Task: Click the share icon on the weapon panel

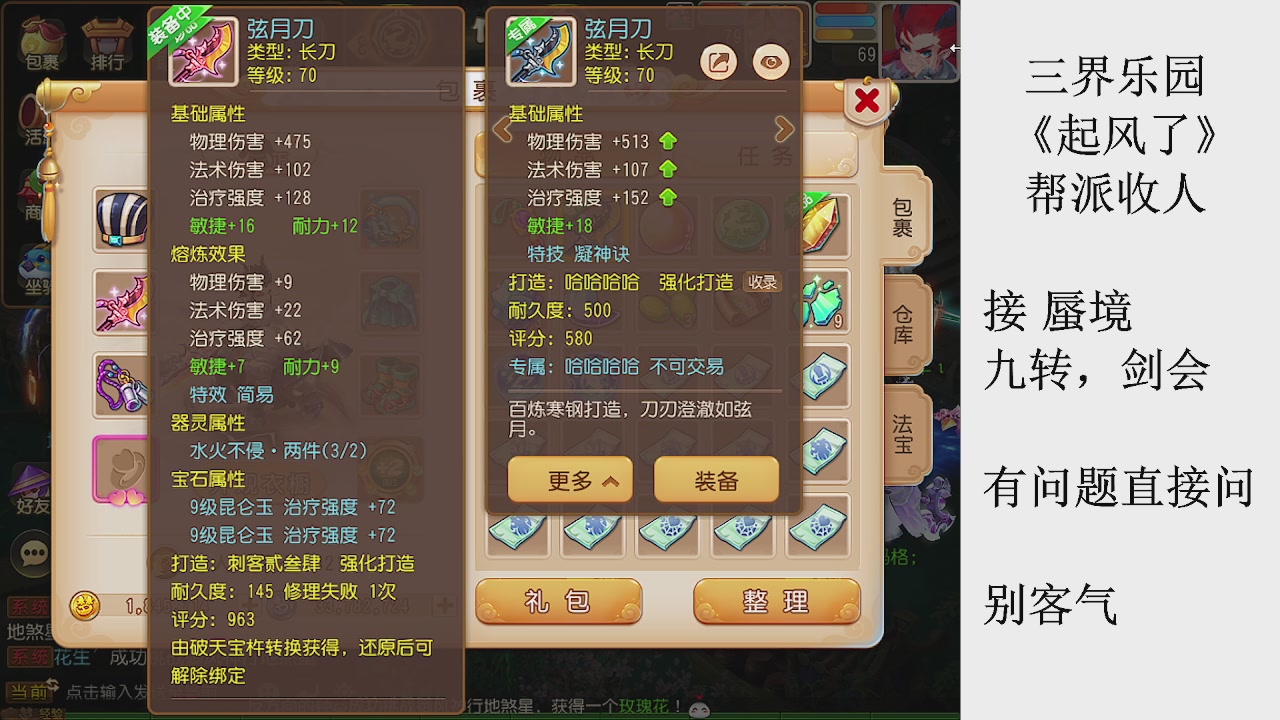Action: pyautogui.click(x=717, y=61)
